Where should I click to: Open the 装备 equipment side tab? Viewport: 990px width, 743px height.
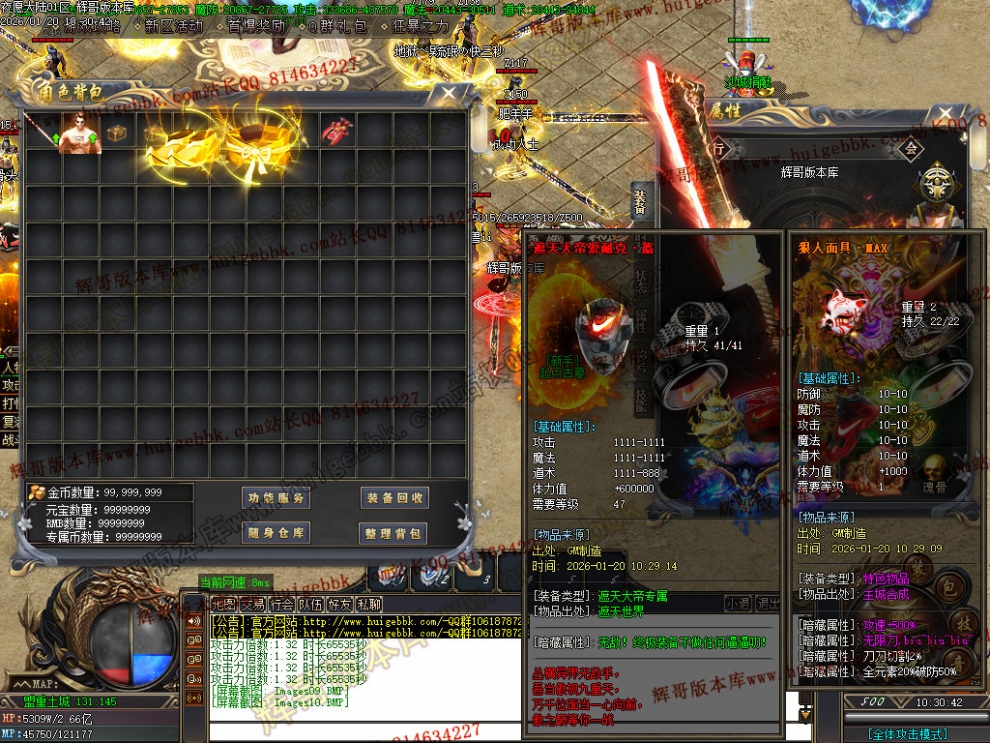[x=640, y=202]
